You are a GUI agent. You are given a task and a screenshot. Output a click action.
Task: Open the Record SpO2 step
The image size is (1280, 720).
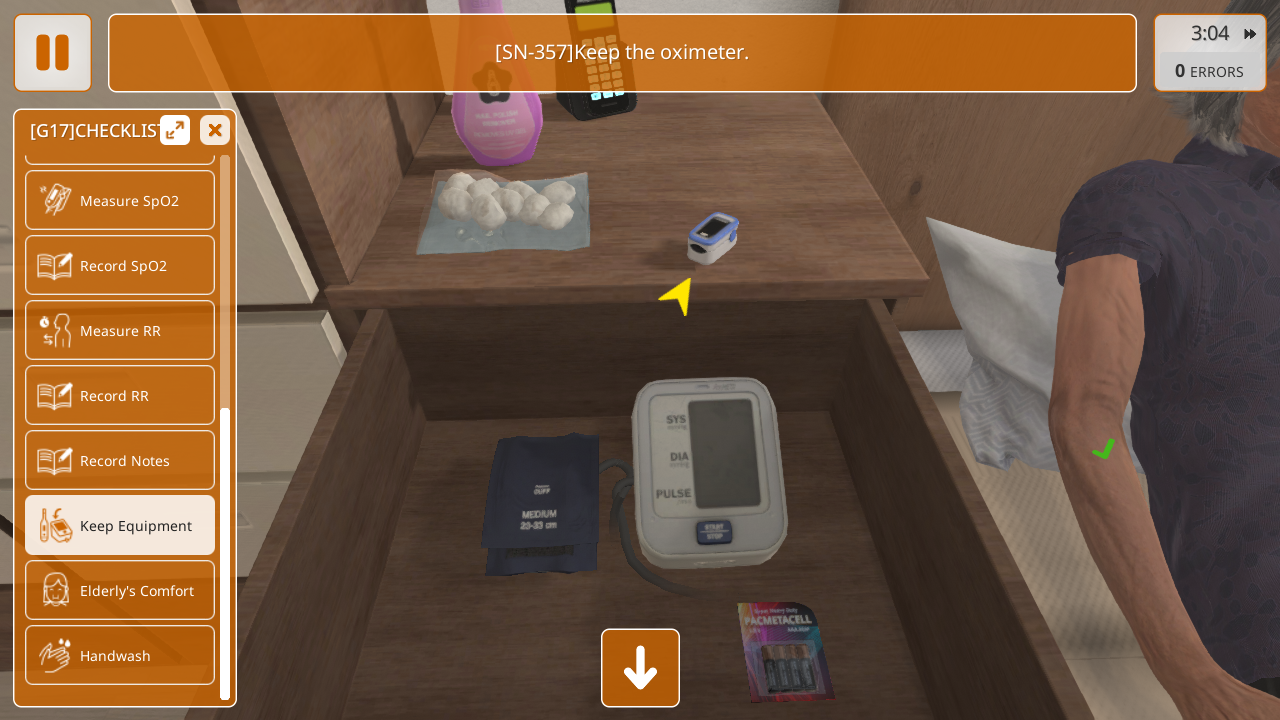(120, 265)
